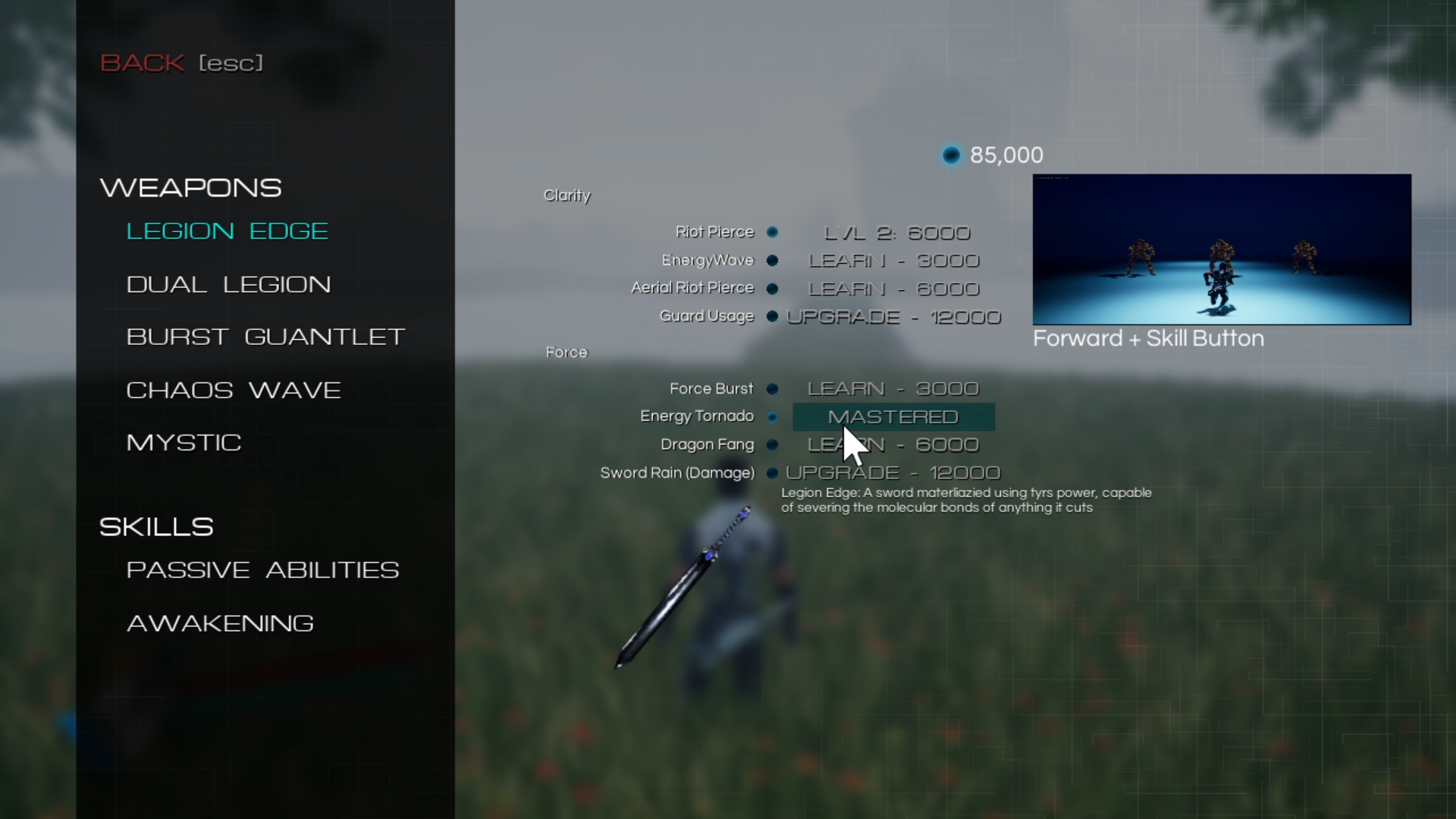Select the AWAKENING skills section
The width and height of the screenshot is (1456, 819).
220,623
